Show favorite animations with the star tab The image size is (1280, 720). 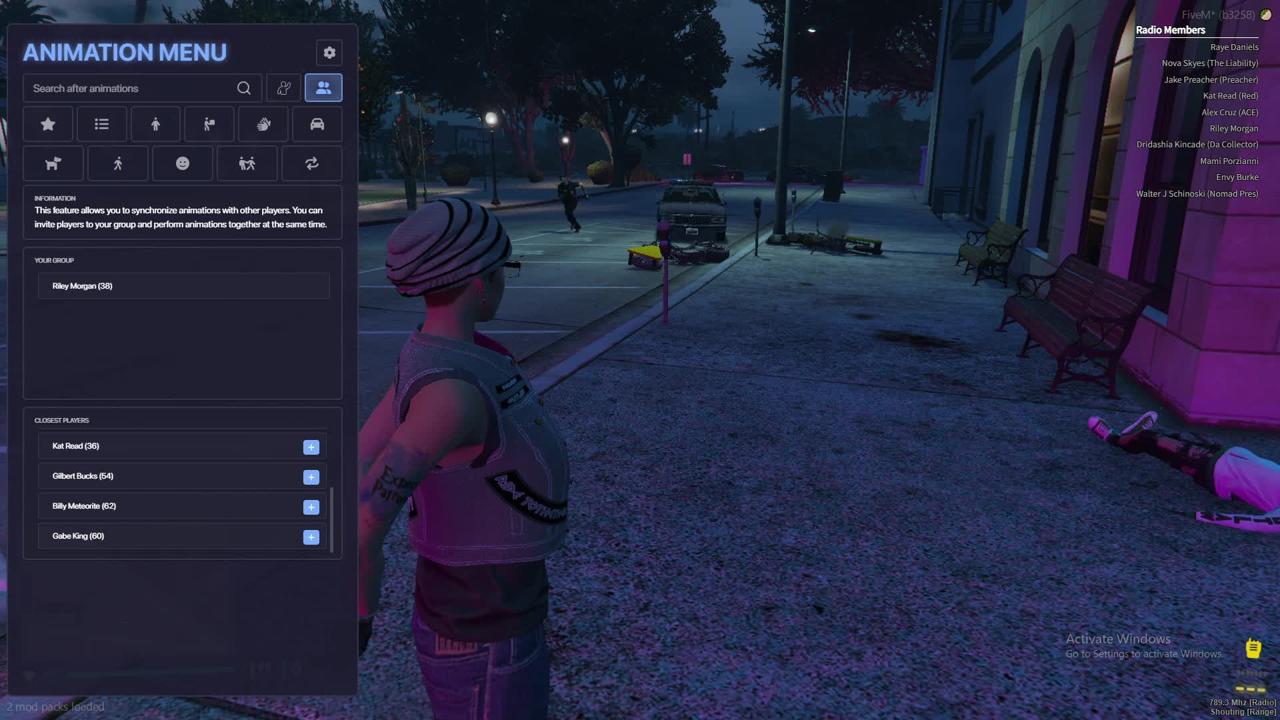[x=48, y=125]
